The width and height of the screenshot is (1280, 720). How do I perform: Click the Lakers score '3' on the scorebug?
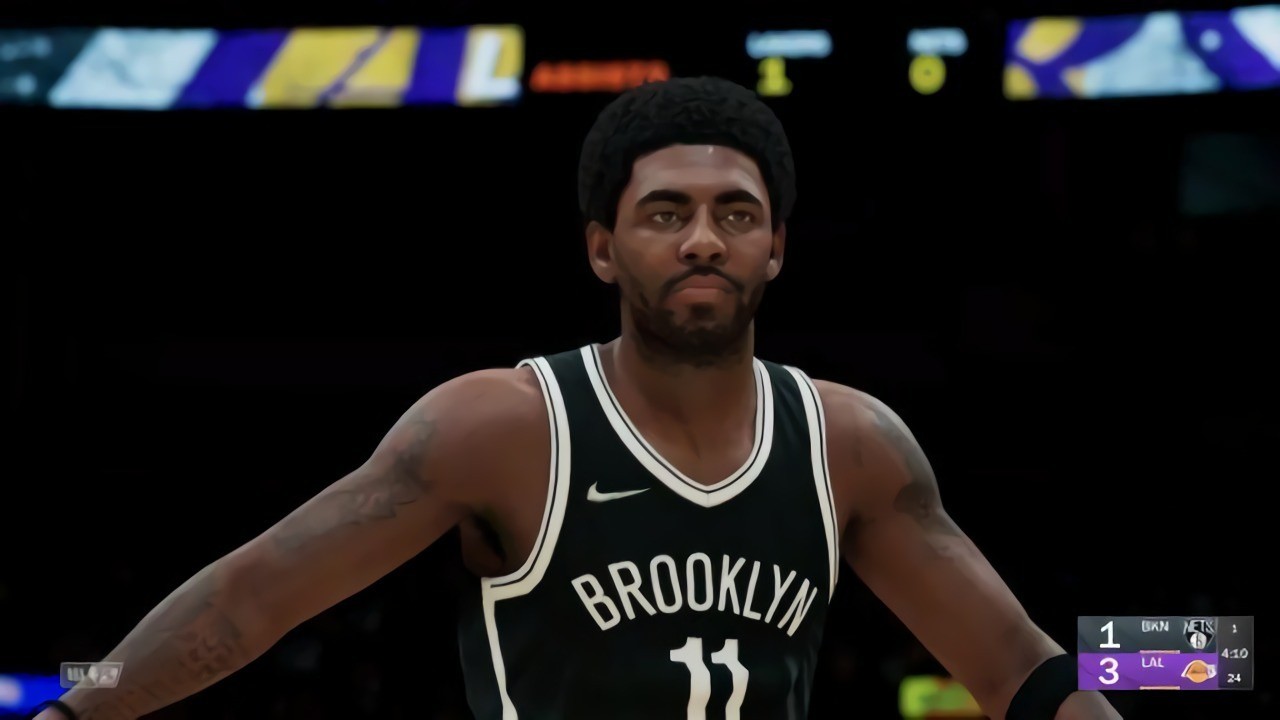point(1110,671)
